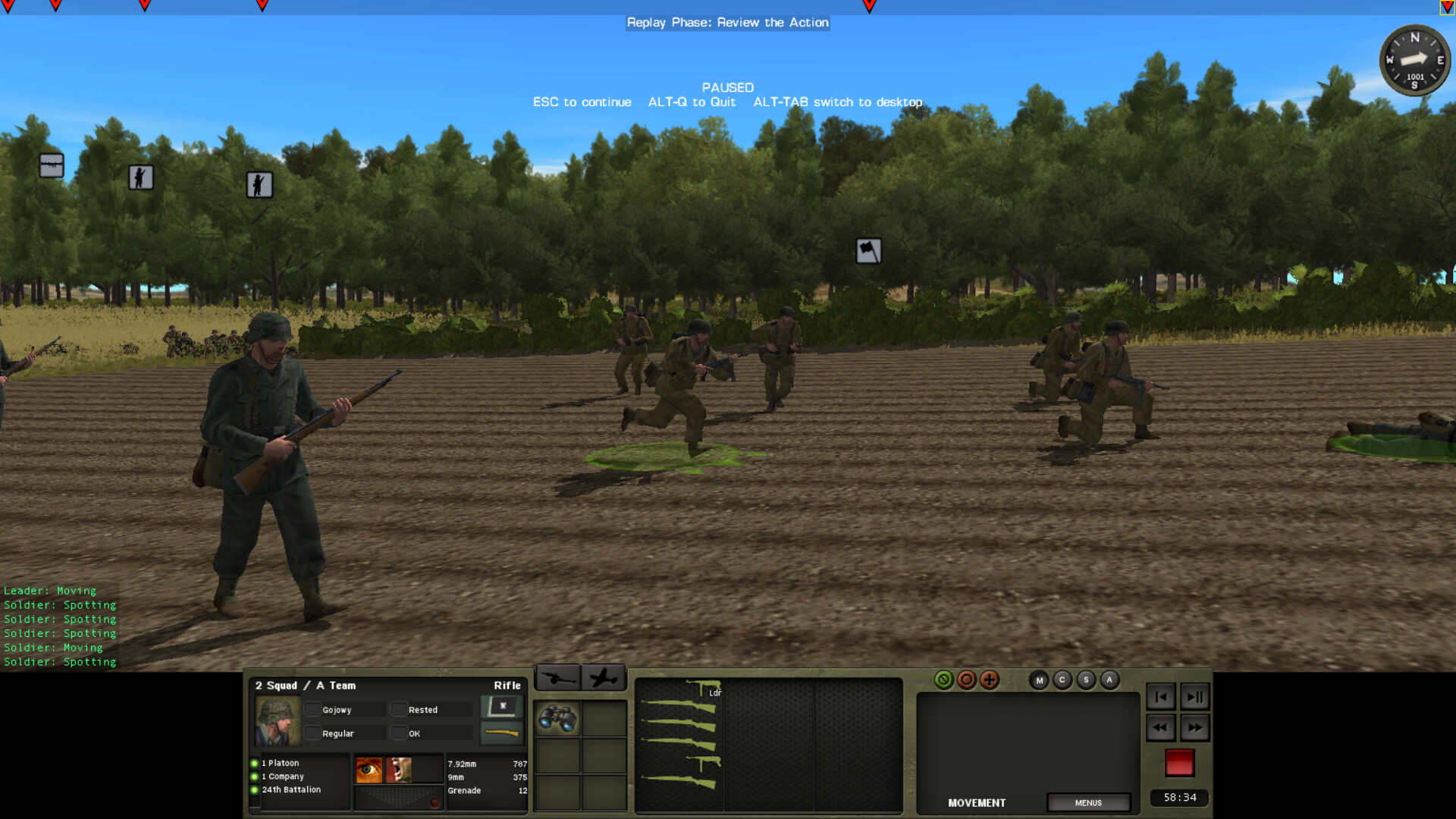Viewport: 1456px width, 819px height.
Task: Click the play/pause replay control
Action: click(x=1196, y=696)
